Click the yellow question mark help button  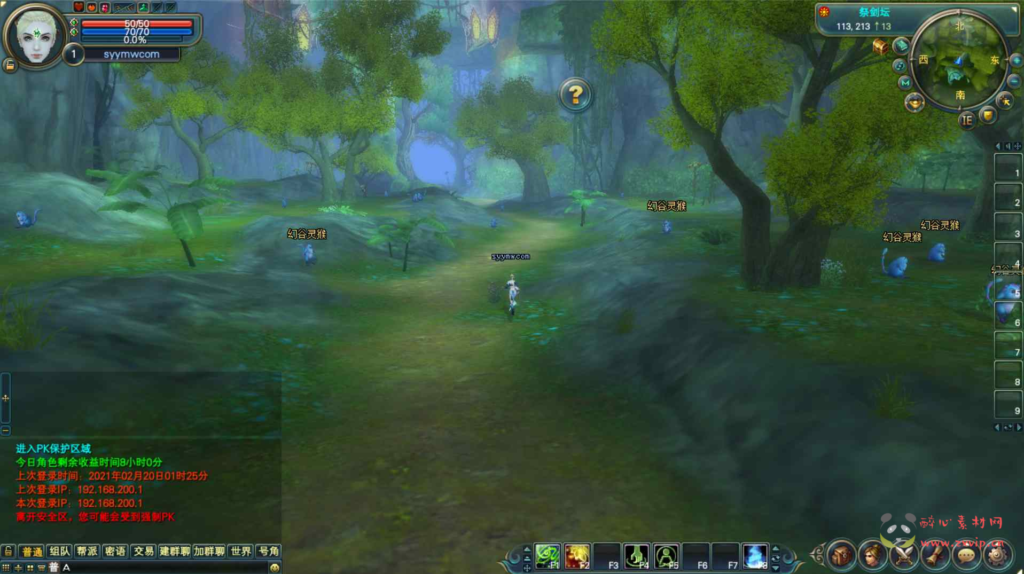pyautogui.click(x=575, y=95)
